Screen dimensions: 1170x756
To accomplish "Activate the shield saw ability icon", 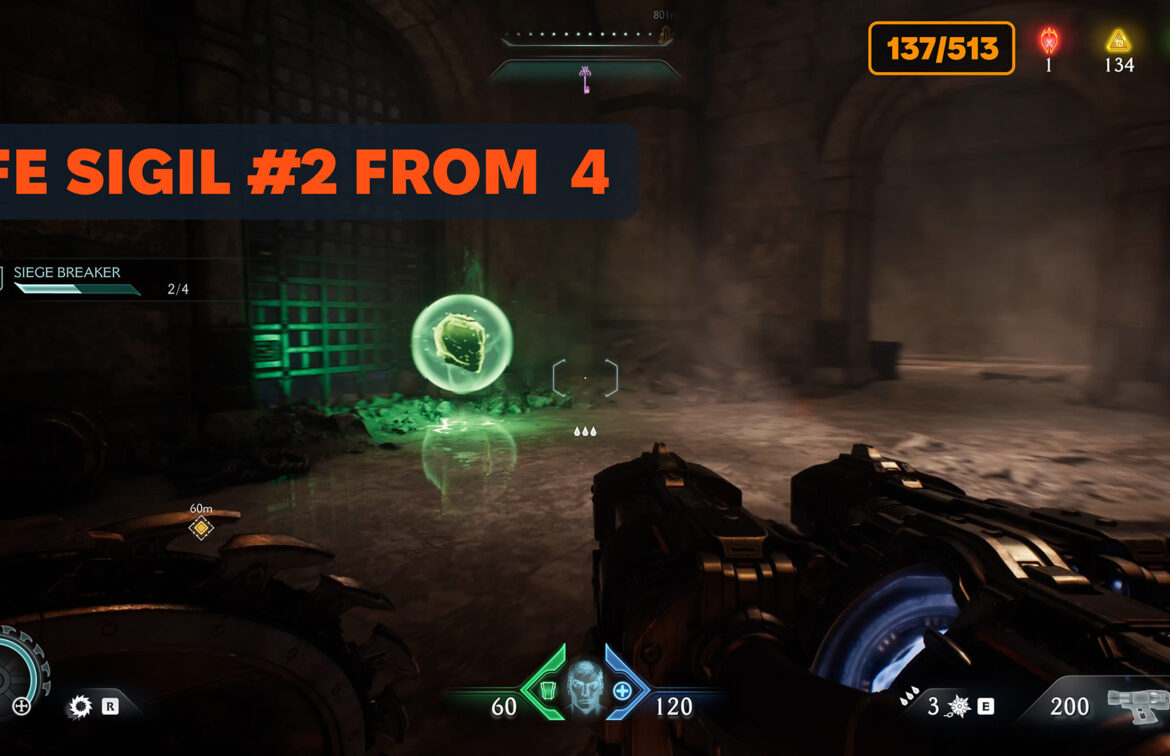I will click(79, 707).
